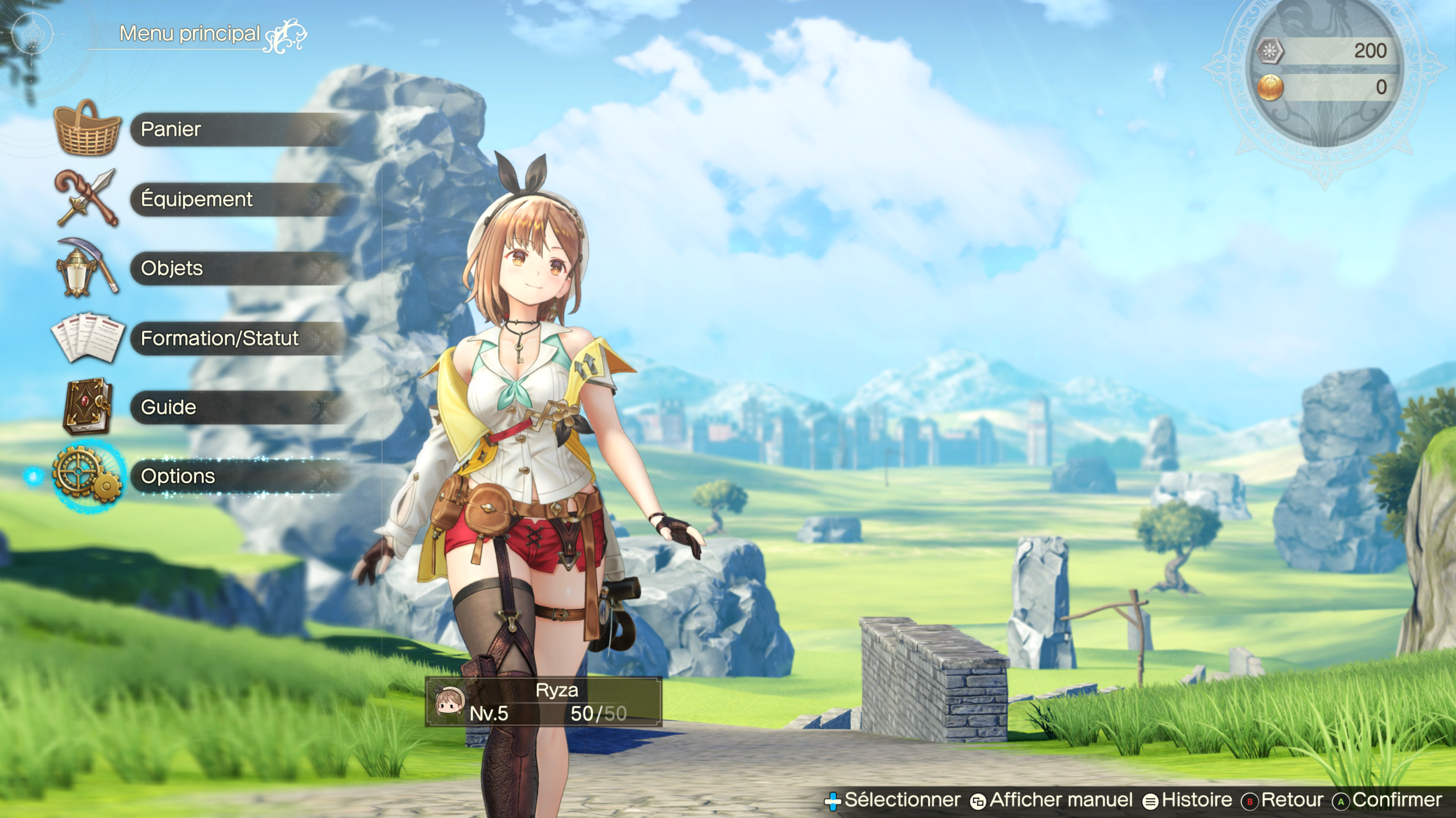
Task: Open the Guide entry
Action: click(239, 408)
